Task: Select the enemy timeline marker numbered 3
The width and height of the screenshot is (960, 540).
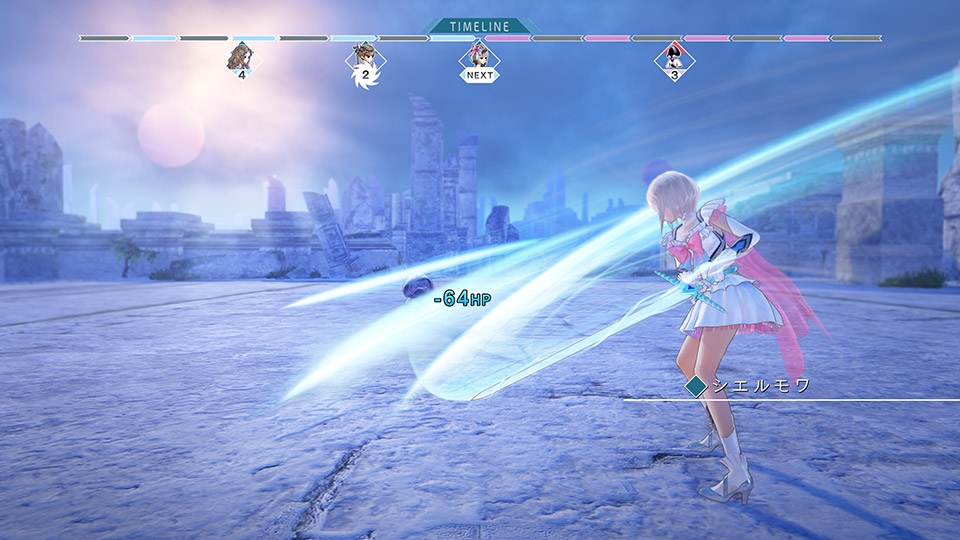Action: (674, 59)
